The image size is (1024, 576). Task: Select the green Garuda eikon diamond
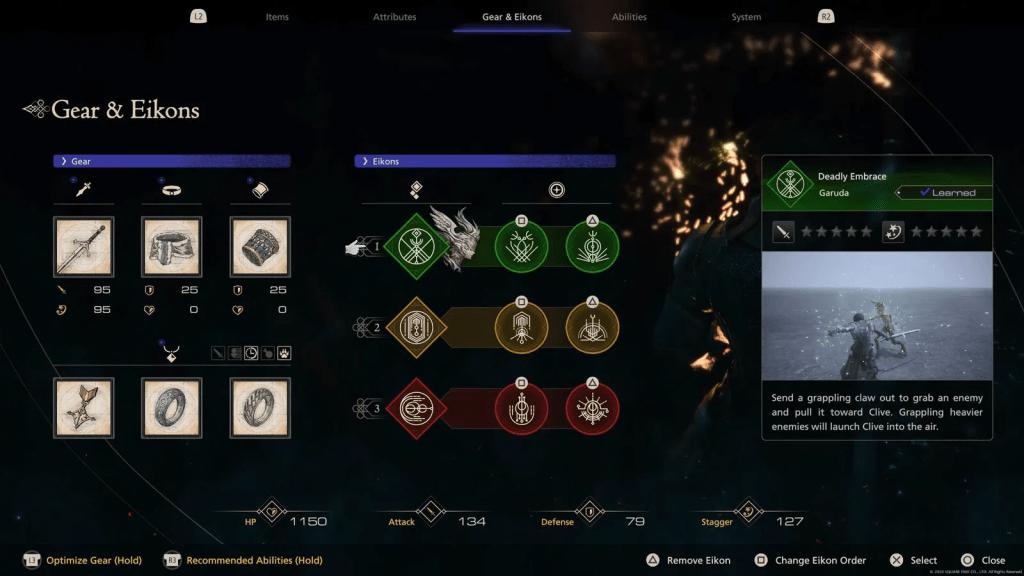[x=414, y=246]
